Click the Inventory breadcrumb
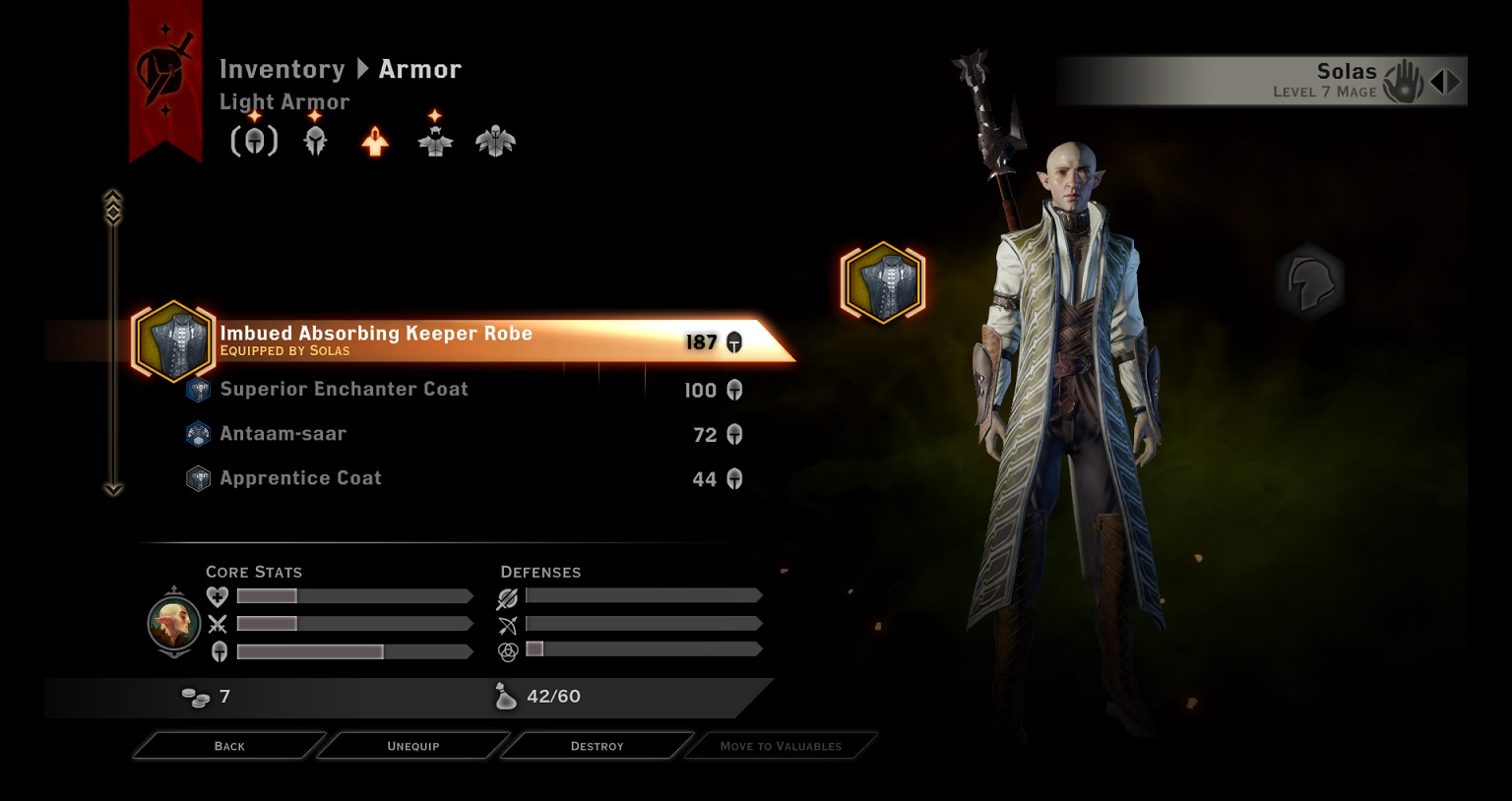The height and width of the screenshot is (801, 1512). click(282, 69)
